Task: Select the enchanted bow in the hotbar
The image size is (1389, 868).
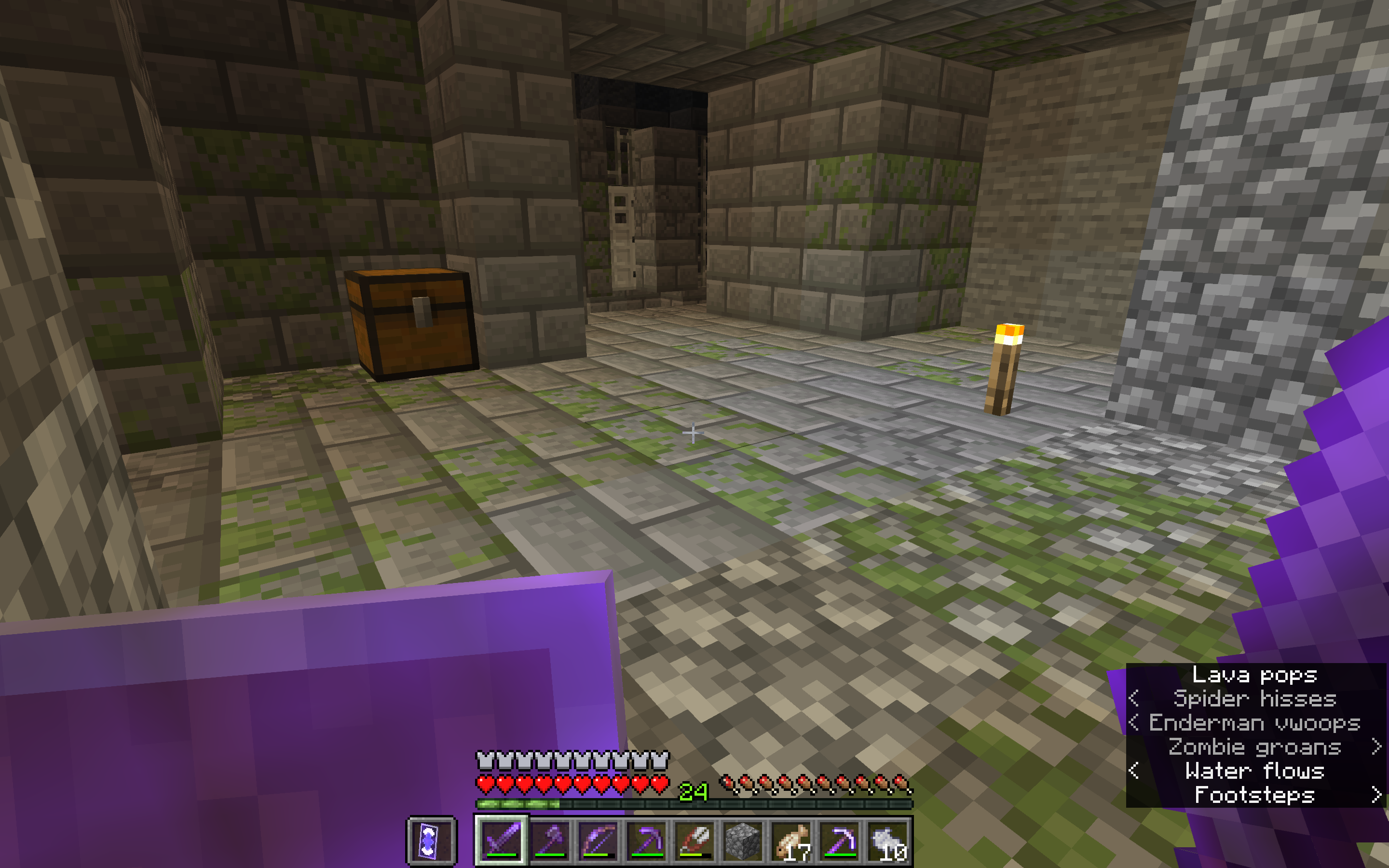Action: coord(599,842)
